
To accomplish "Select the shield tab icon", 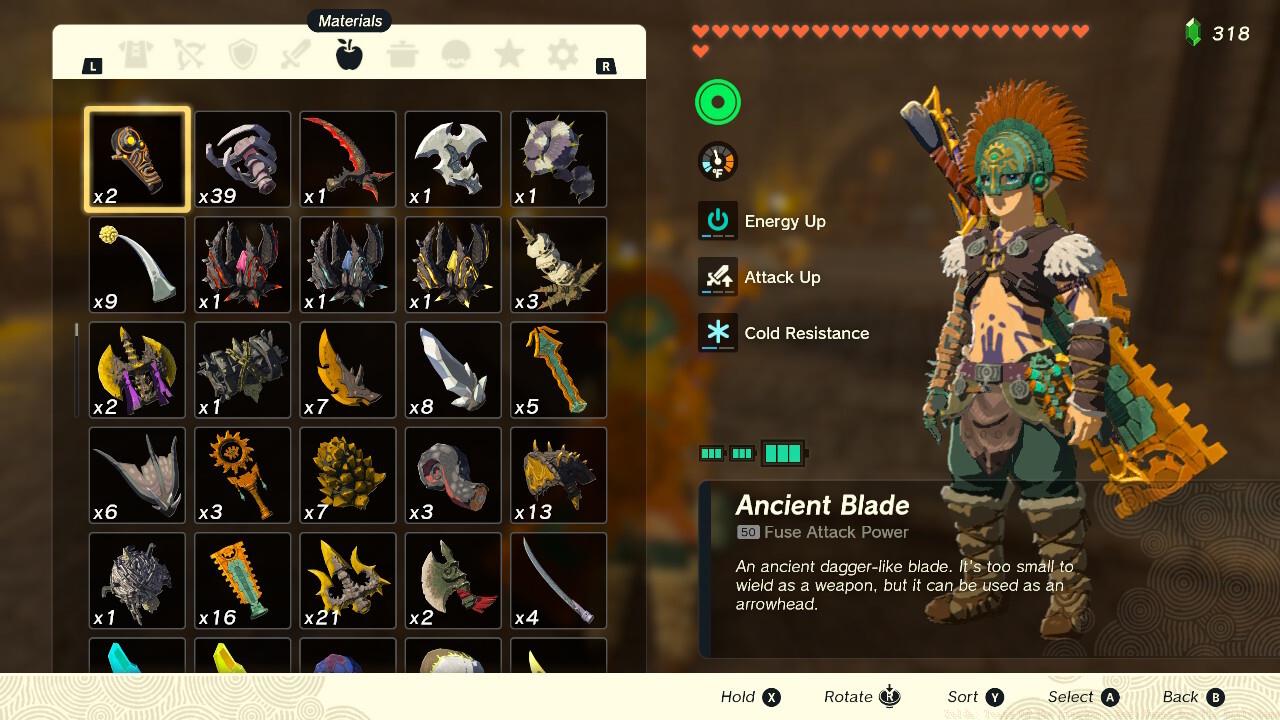I will coord(243,55).
